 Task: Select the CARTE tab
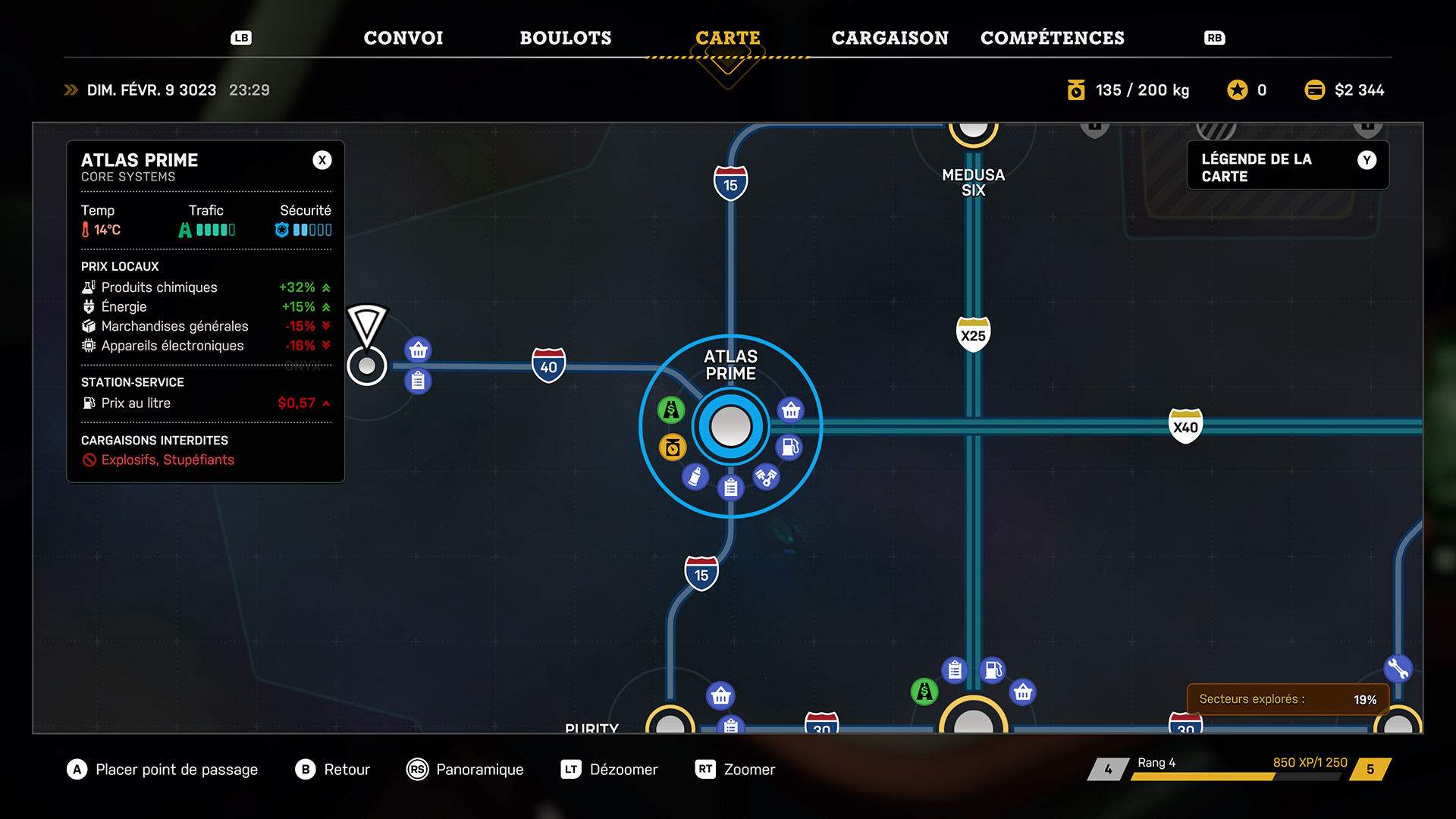tap(727, 38)
